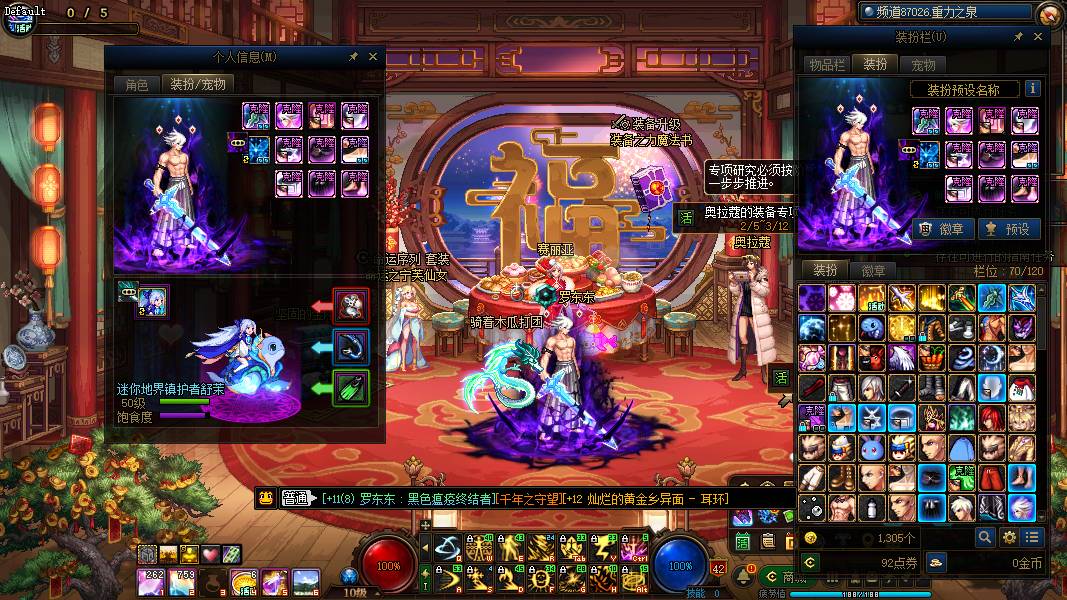Viewport: 1067px width, 600px height.
Task: Click the 普通 chat channel button
Action: pyautogui.click(x=297, y=499)
